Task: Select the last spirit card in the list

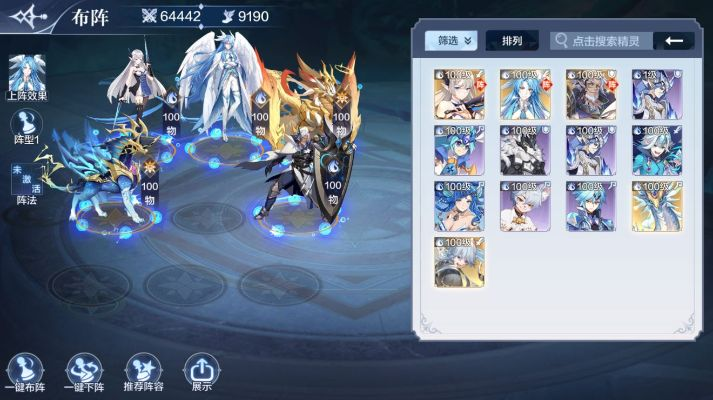Action: (459, 262)
